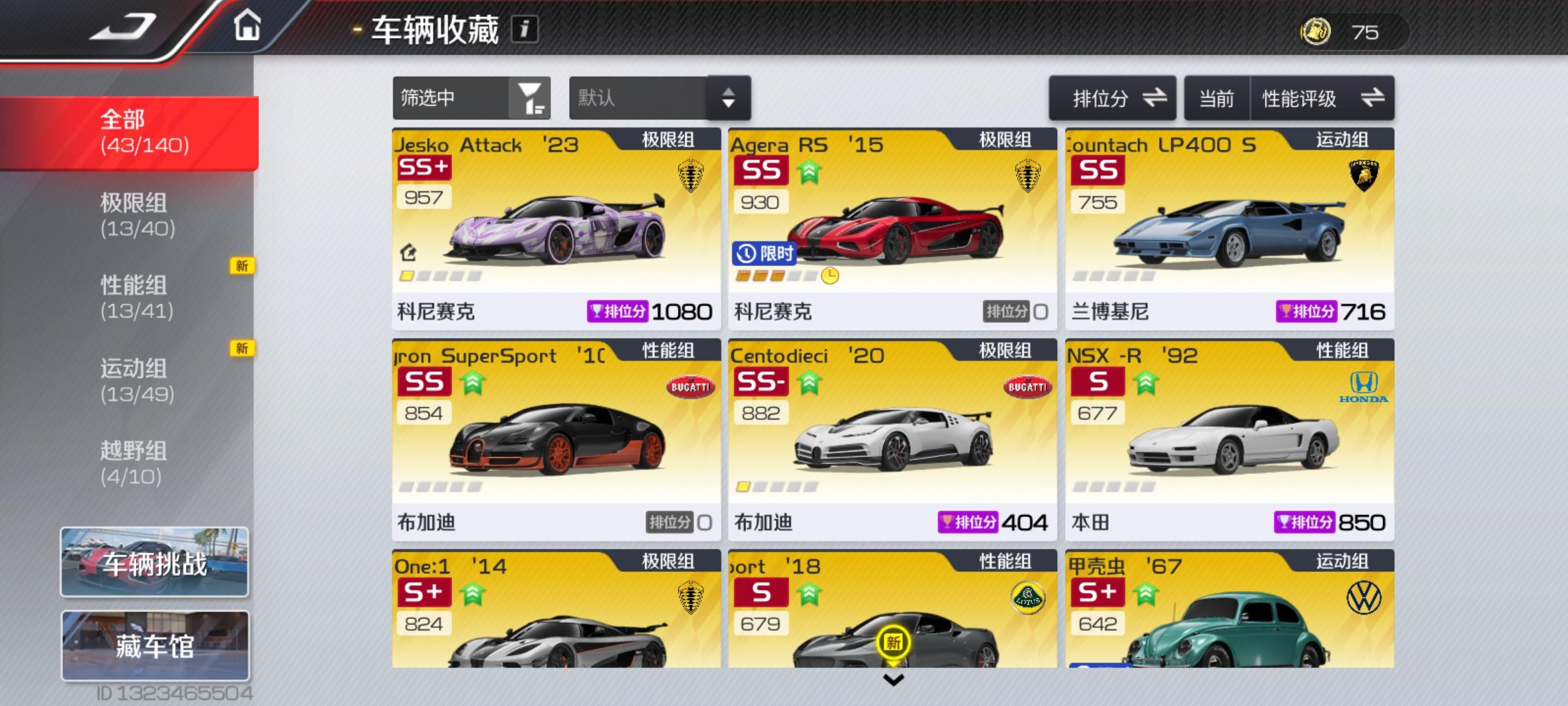Switch the 当前 display mode
The image size is (1568, 706).
(x=1217, y=98)
